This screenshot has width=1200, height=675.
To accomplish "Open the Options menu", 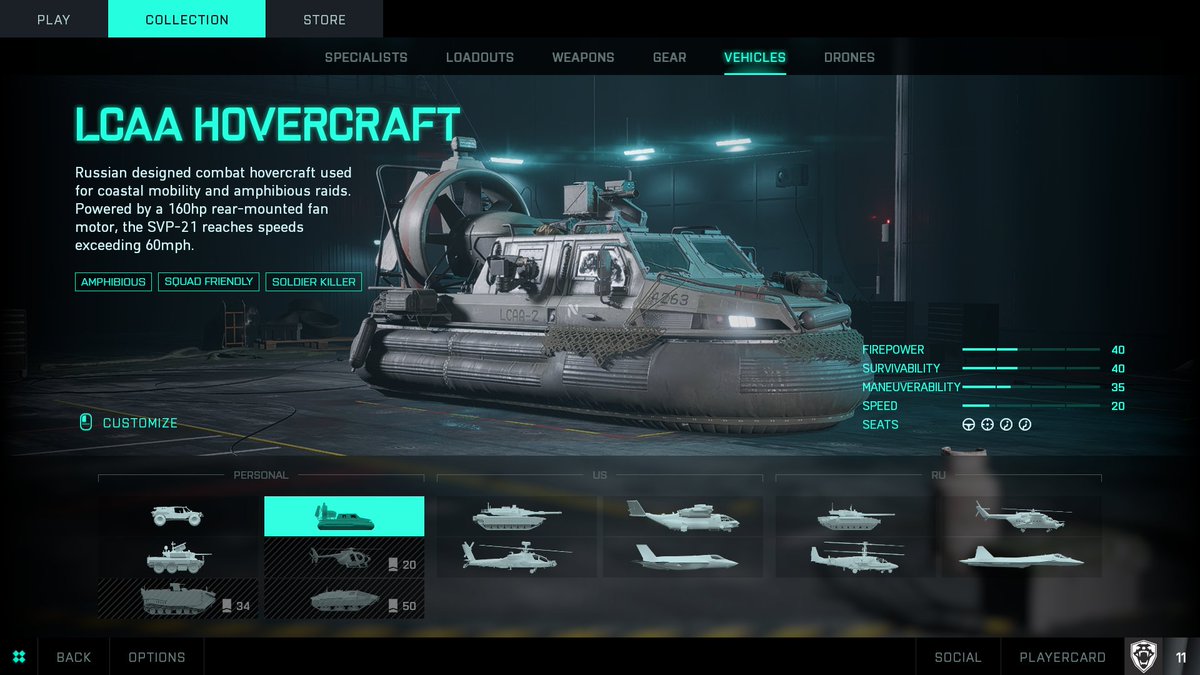I will pyautogui.click(x=157, y=657).
